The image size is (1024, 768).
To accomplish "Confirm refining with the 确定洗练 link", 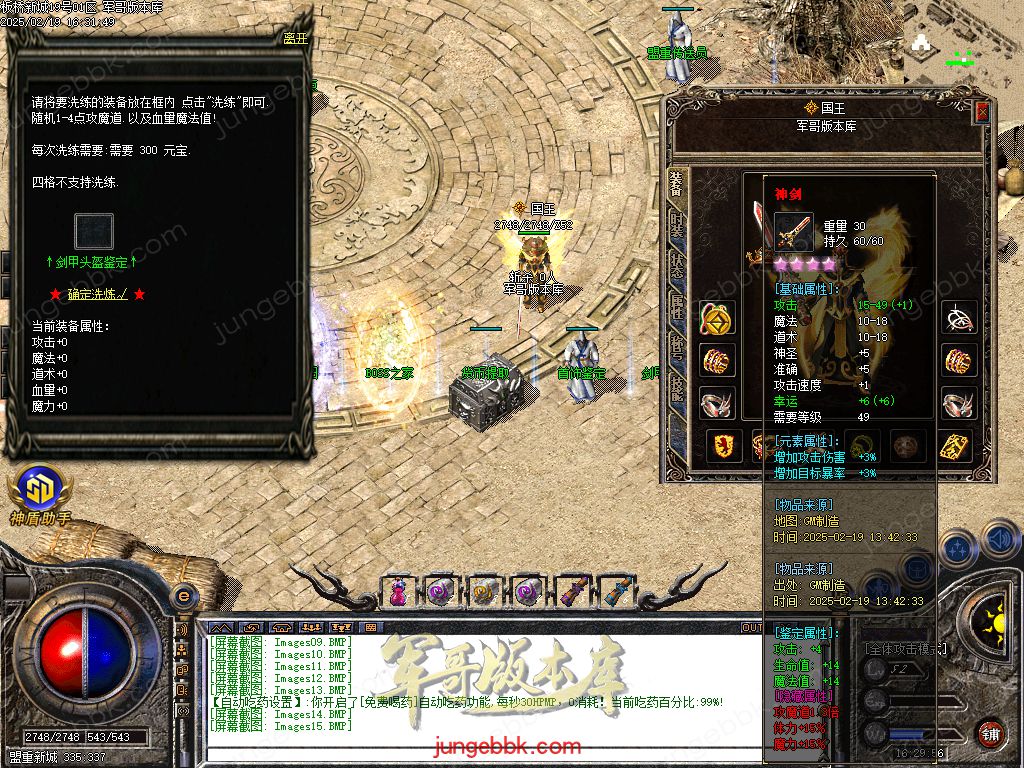I will tap(98, 294).
